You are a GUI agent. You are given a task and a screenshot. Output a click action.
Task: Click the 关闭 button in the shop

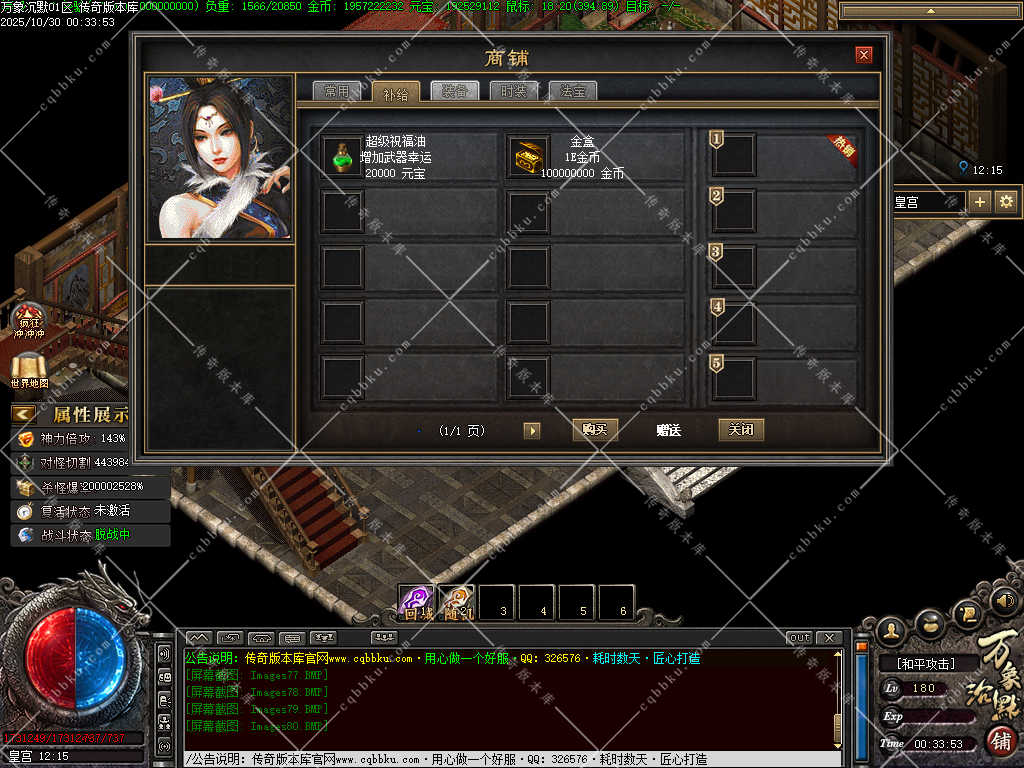(741, 430)
